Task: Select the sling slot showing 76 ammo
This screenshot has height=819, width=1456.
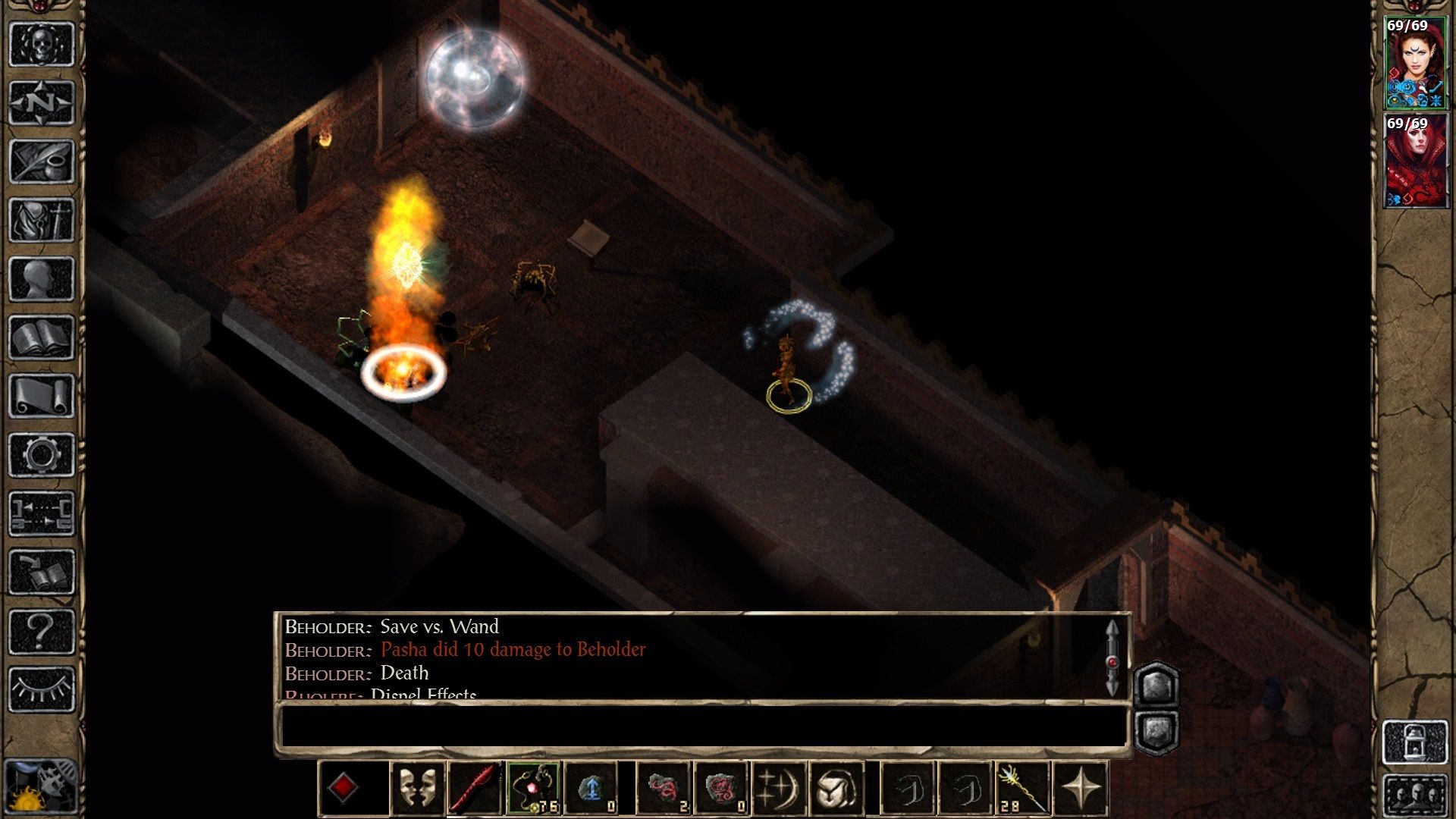Action: [534, 789]
